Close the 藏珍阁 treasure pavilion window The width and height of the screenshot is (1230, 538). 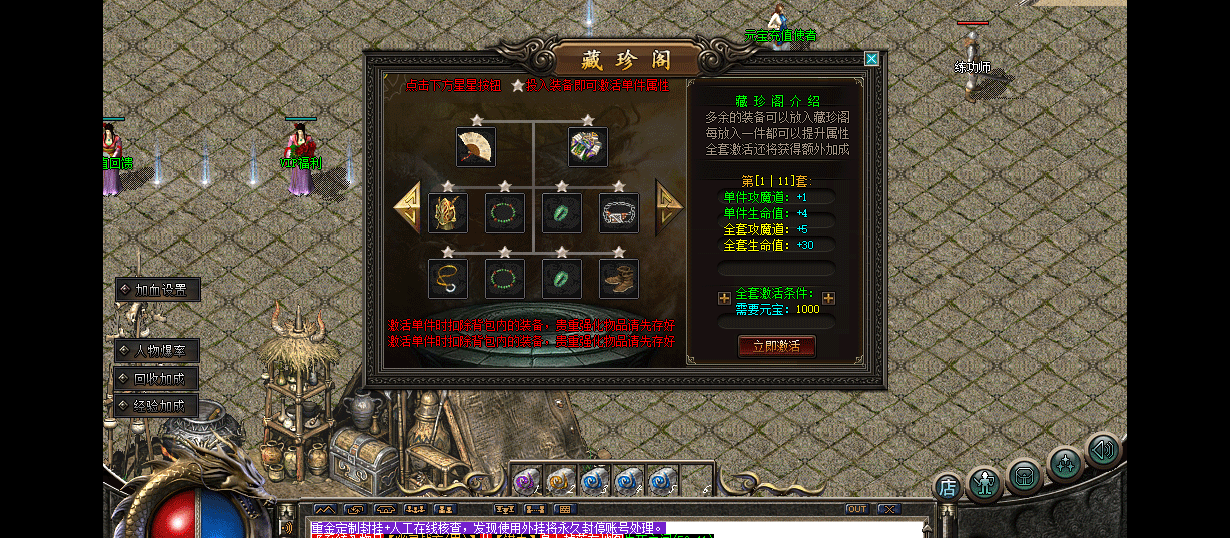(x=871, y=59)
